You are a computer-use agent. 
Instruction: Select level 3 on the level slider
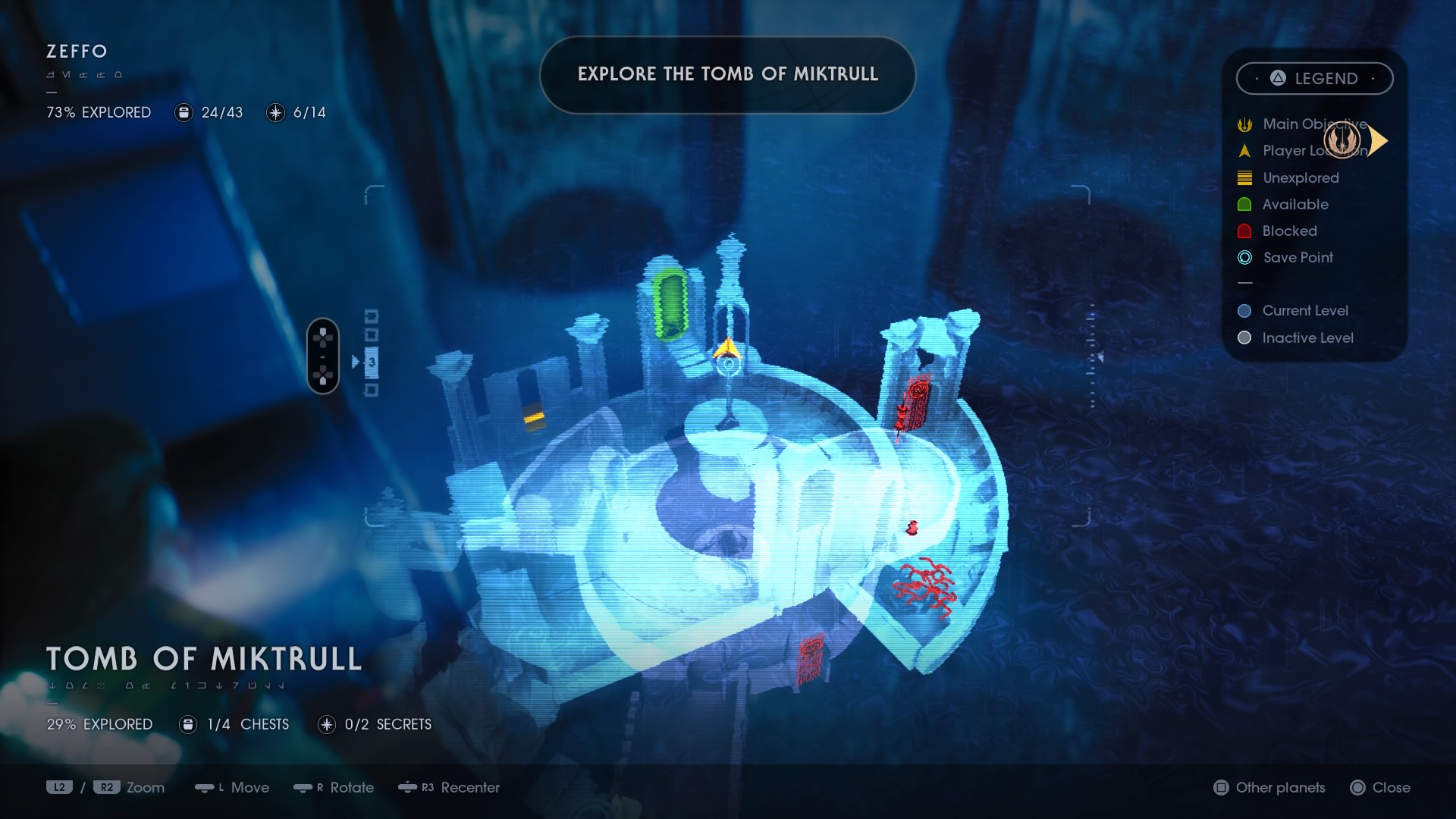click(x=371, y=362)
